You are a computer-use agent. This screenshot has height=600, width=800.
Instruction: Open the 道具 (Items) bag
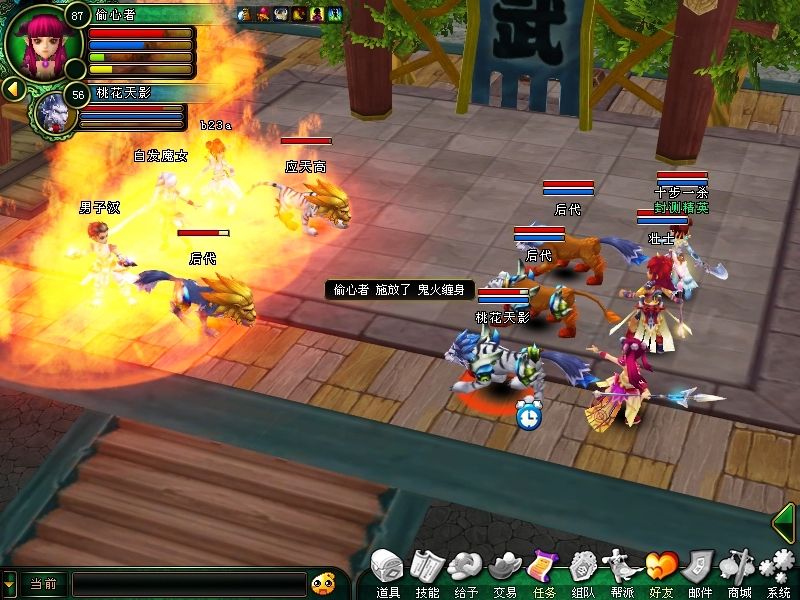387,569
